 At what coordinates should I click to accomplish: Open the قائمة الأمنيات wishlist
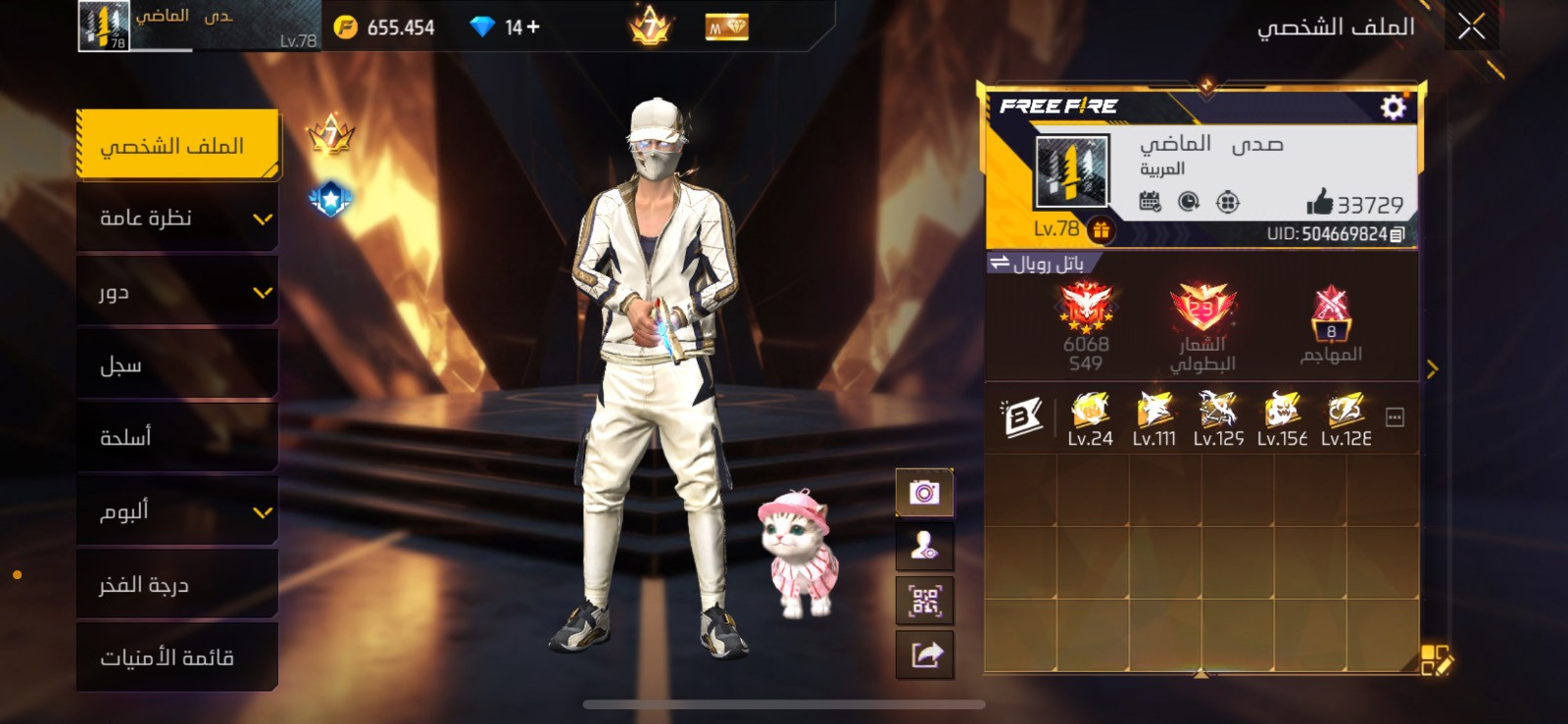[177, 657]
